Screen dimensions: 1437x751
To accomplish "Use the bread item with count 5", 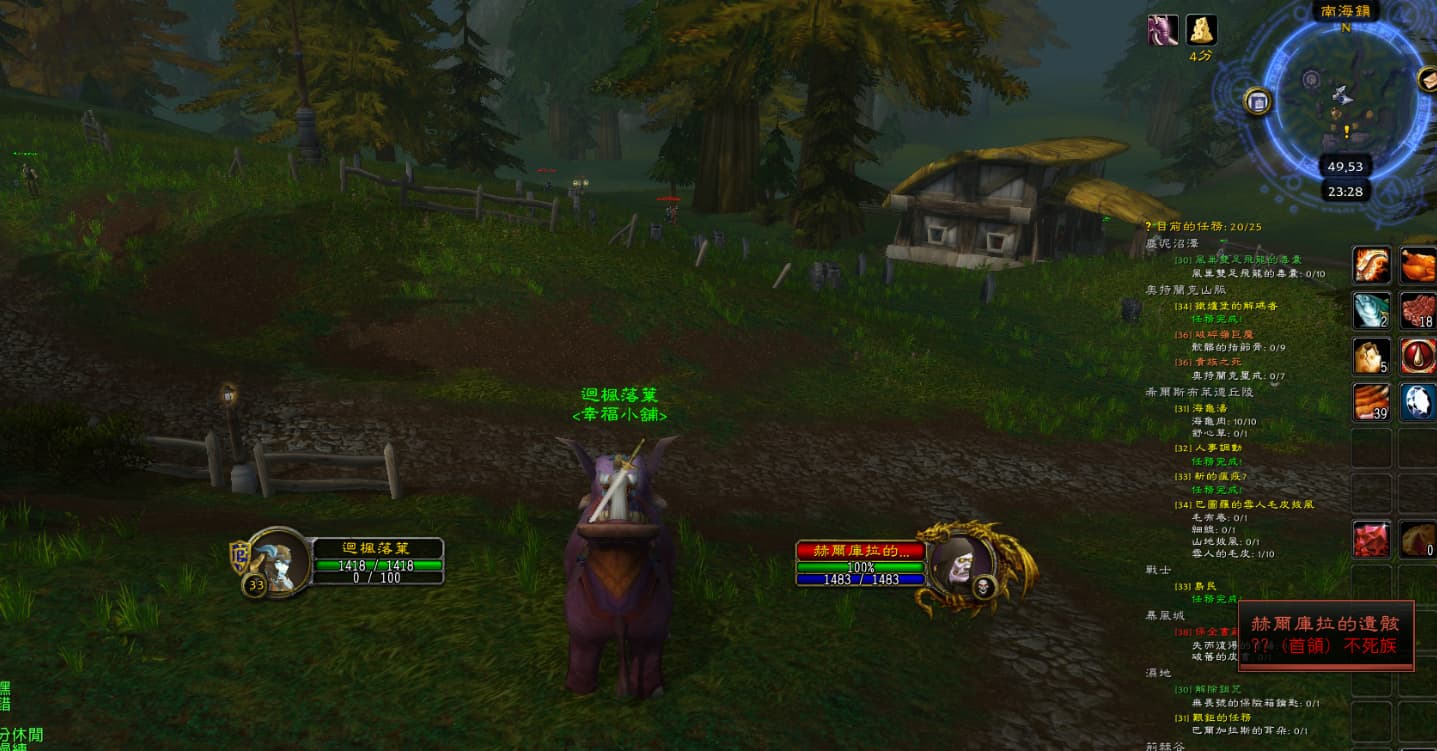I will (1370, 356).
